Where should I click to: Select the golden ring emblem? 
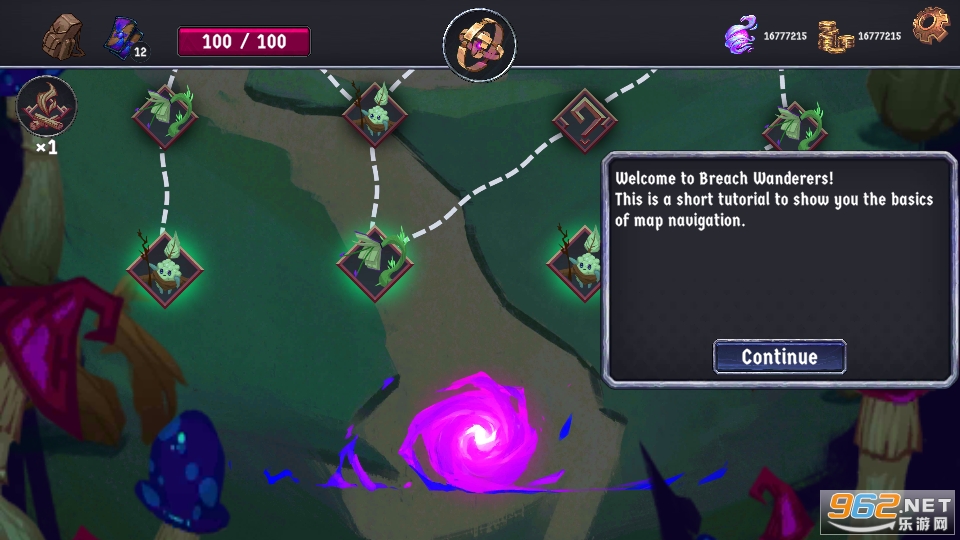click(479, 45)
